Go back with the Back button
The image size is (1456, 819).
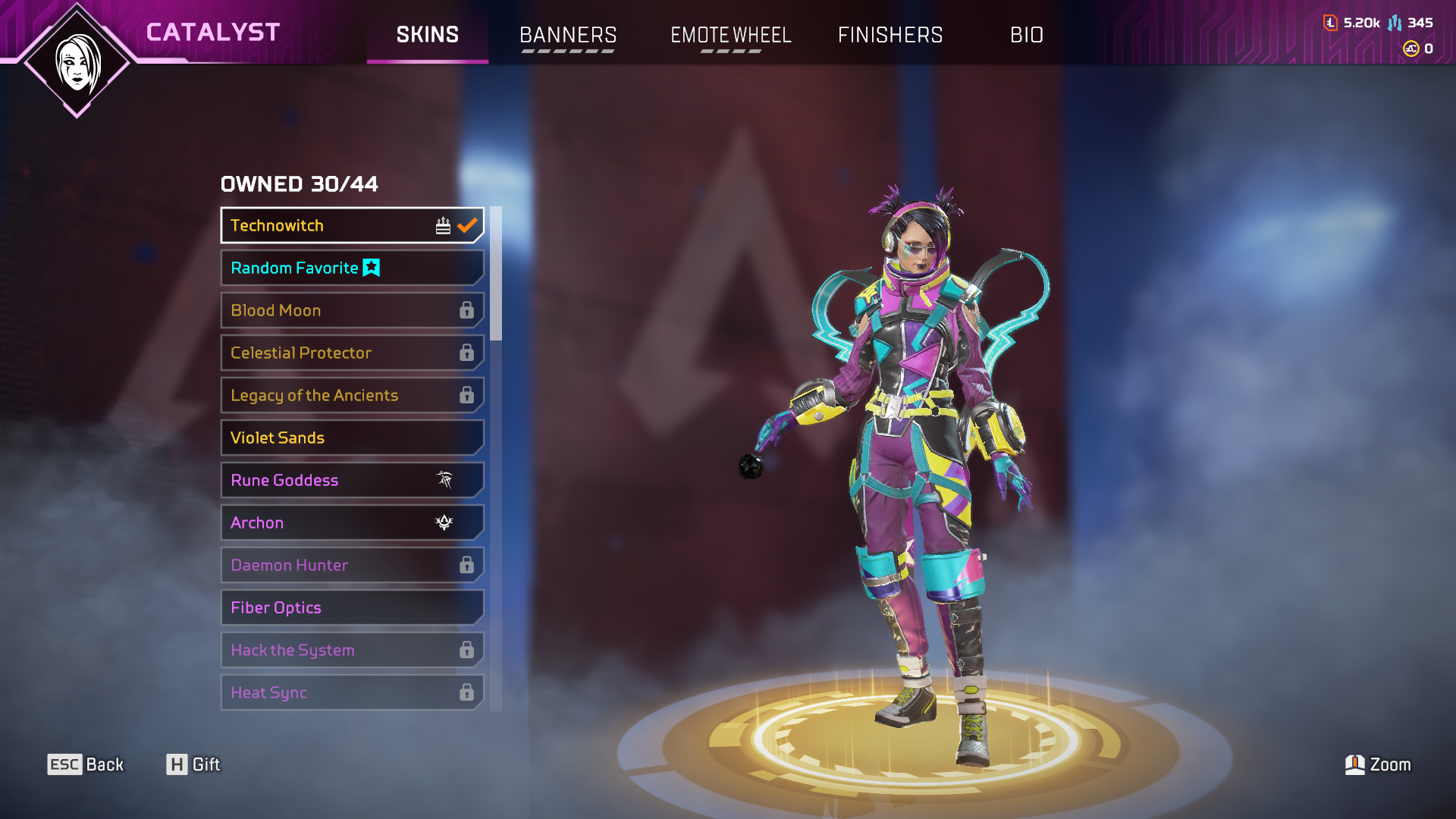tap(86, 764)
